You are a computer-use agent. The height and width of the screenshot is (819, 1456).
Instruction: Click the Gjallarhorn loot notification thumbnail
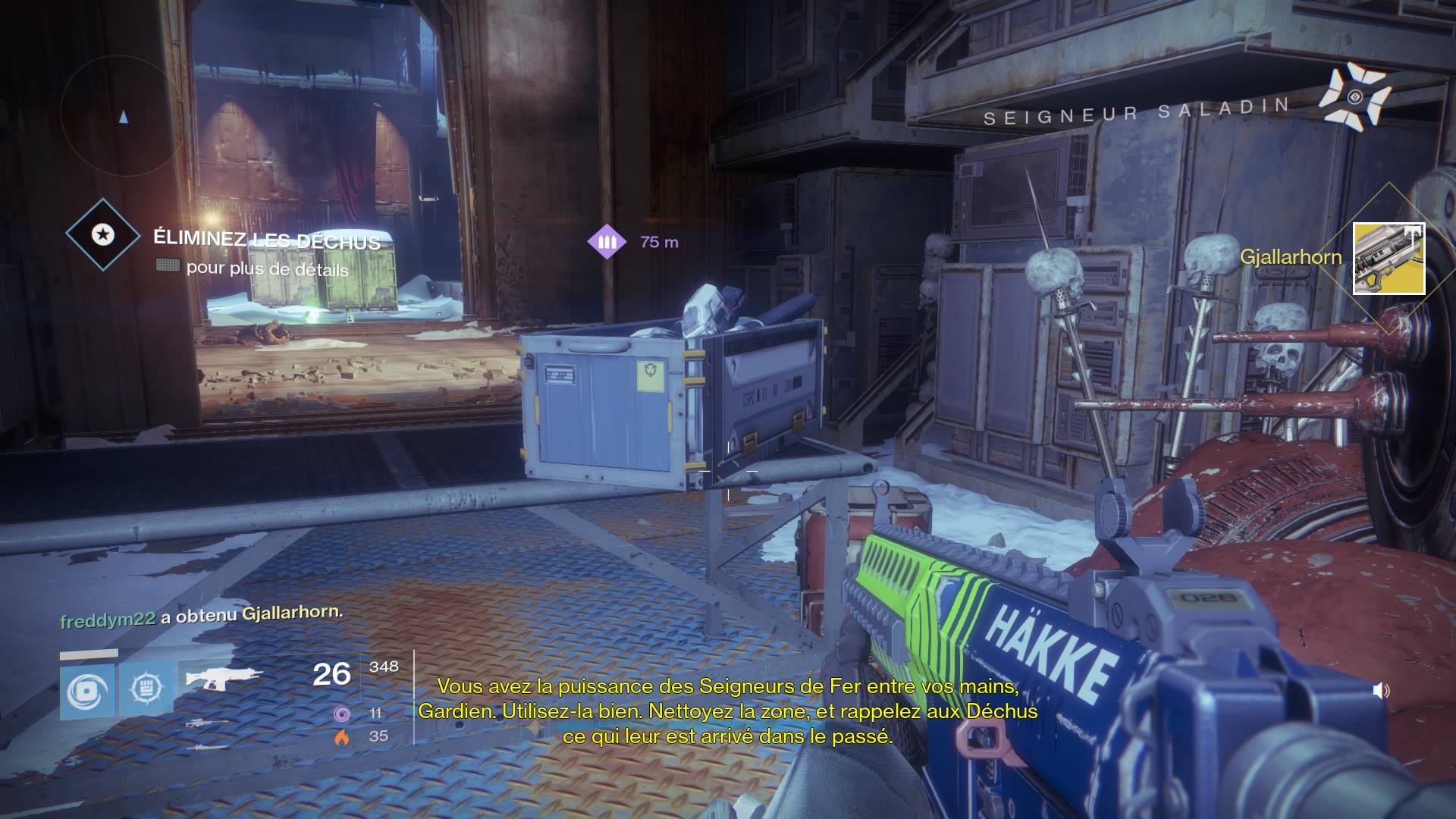[1389, 259]
